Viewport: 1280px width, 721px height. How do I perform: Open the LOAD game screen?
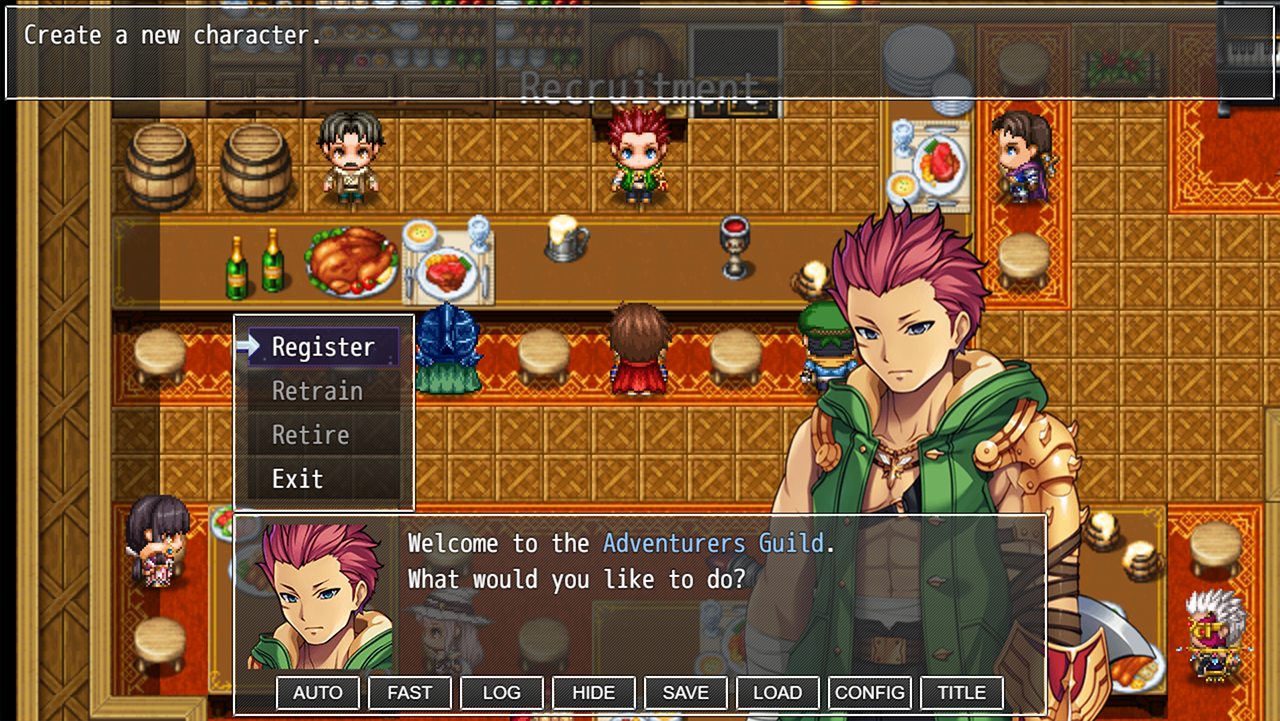778,692
